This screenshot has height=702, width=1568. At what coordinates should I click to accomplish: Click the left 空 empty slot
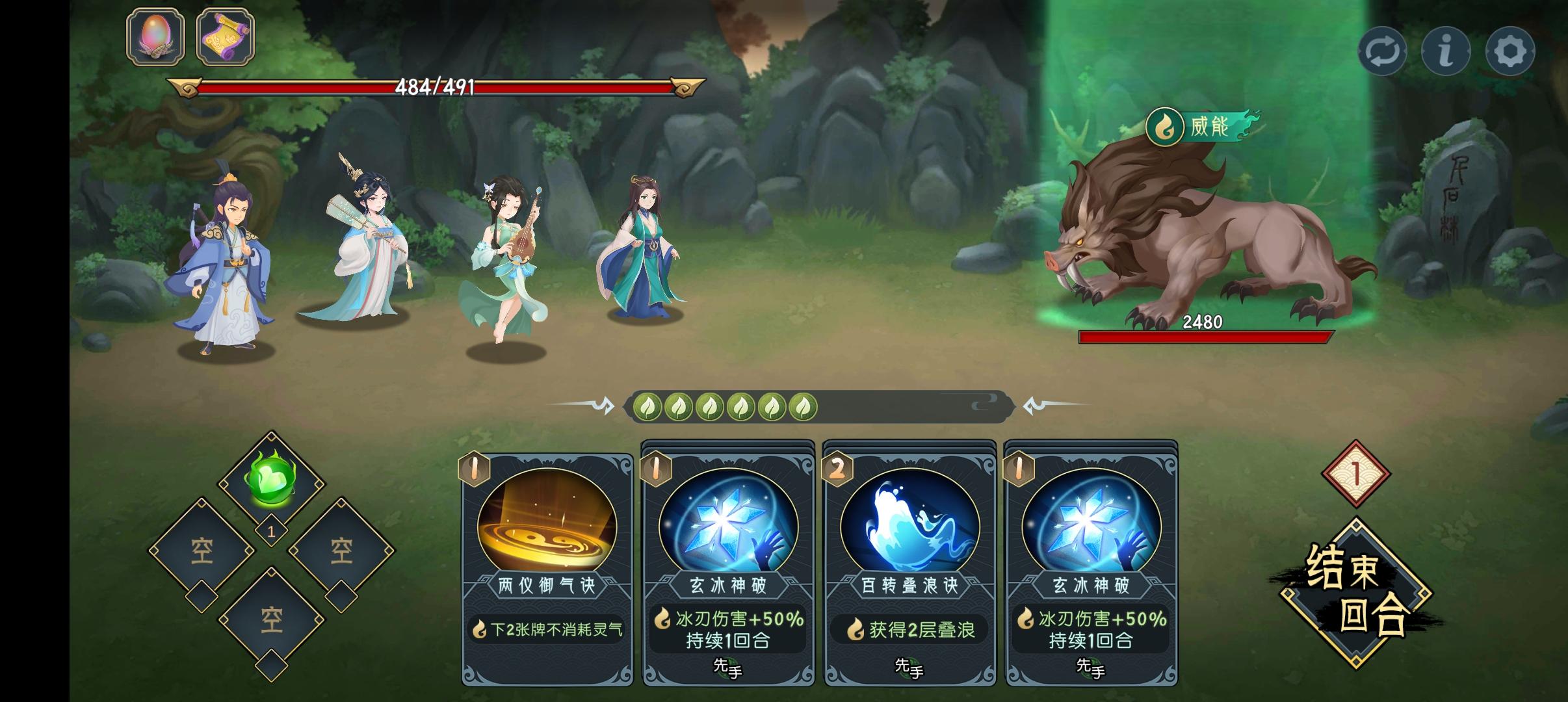coord(202,549)
